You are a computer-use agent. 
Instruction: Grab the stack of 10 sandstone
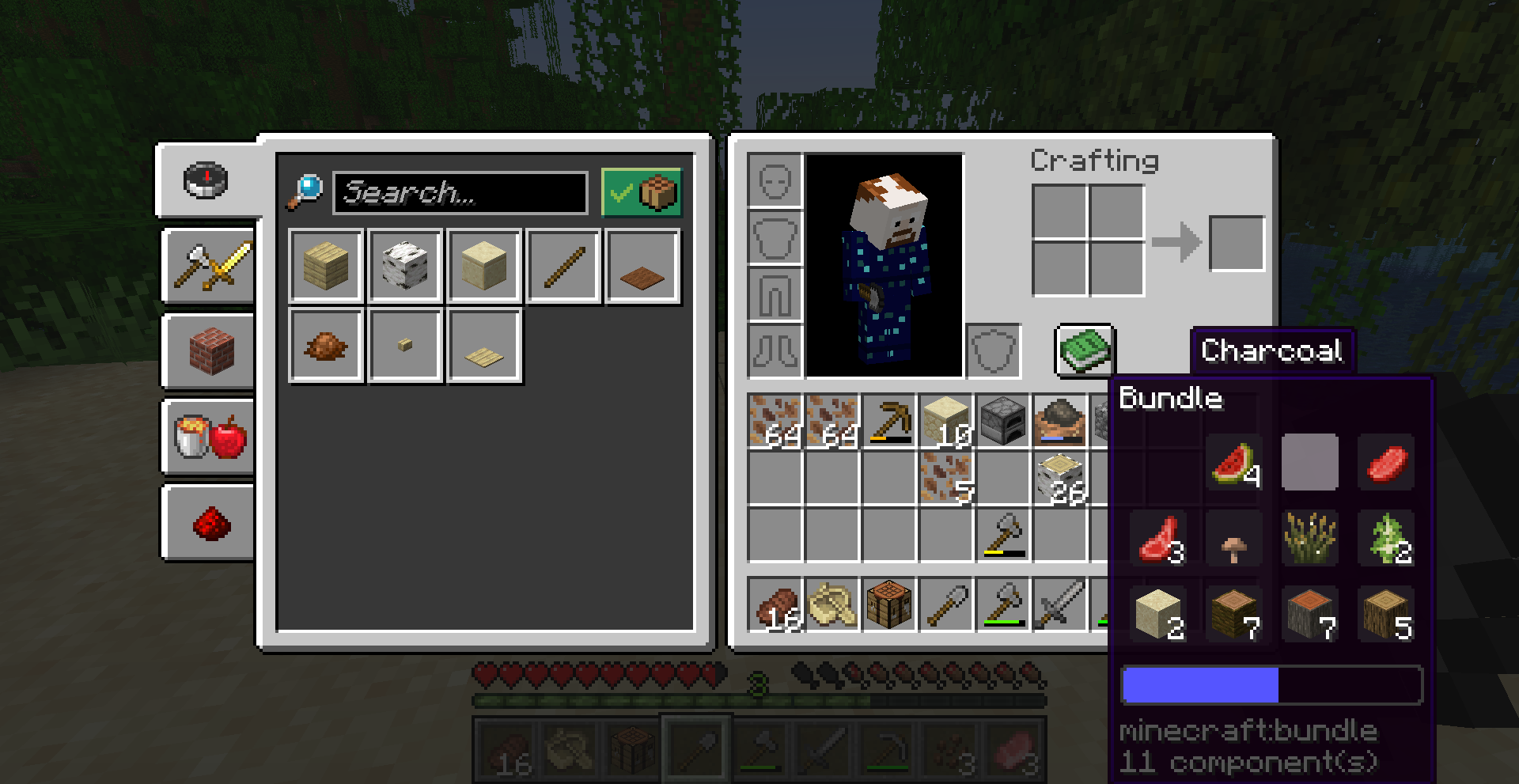coord(946,421)
